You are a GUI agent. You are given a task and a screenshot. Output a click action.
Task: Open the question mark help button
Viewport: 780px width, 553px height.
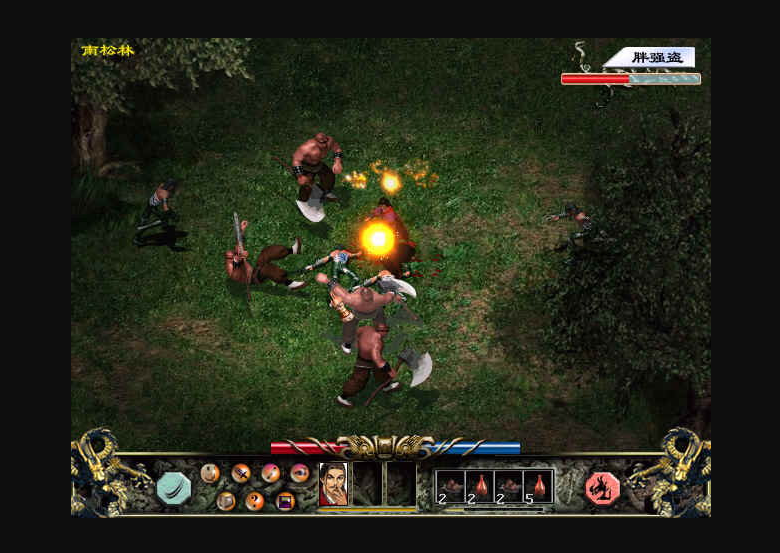255,501
